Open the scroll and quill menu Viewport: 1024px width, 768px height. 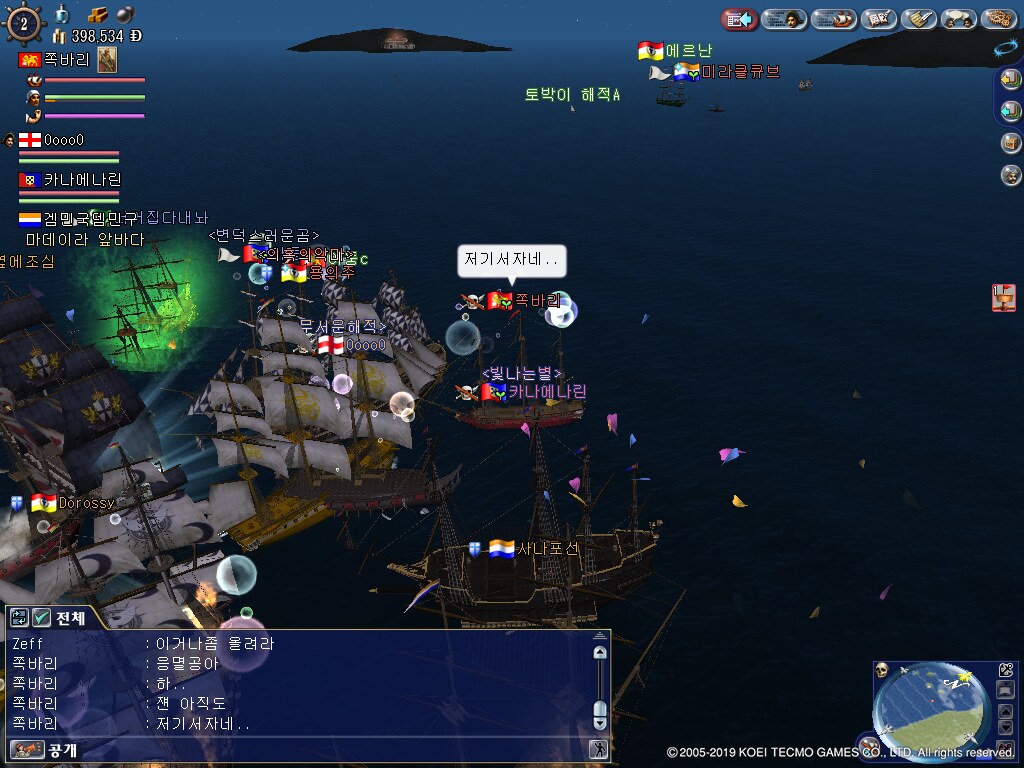(919, 19)
